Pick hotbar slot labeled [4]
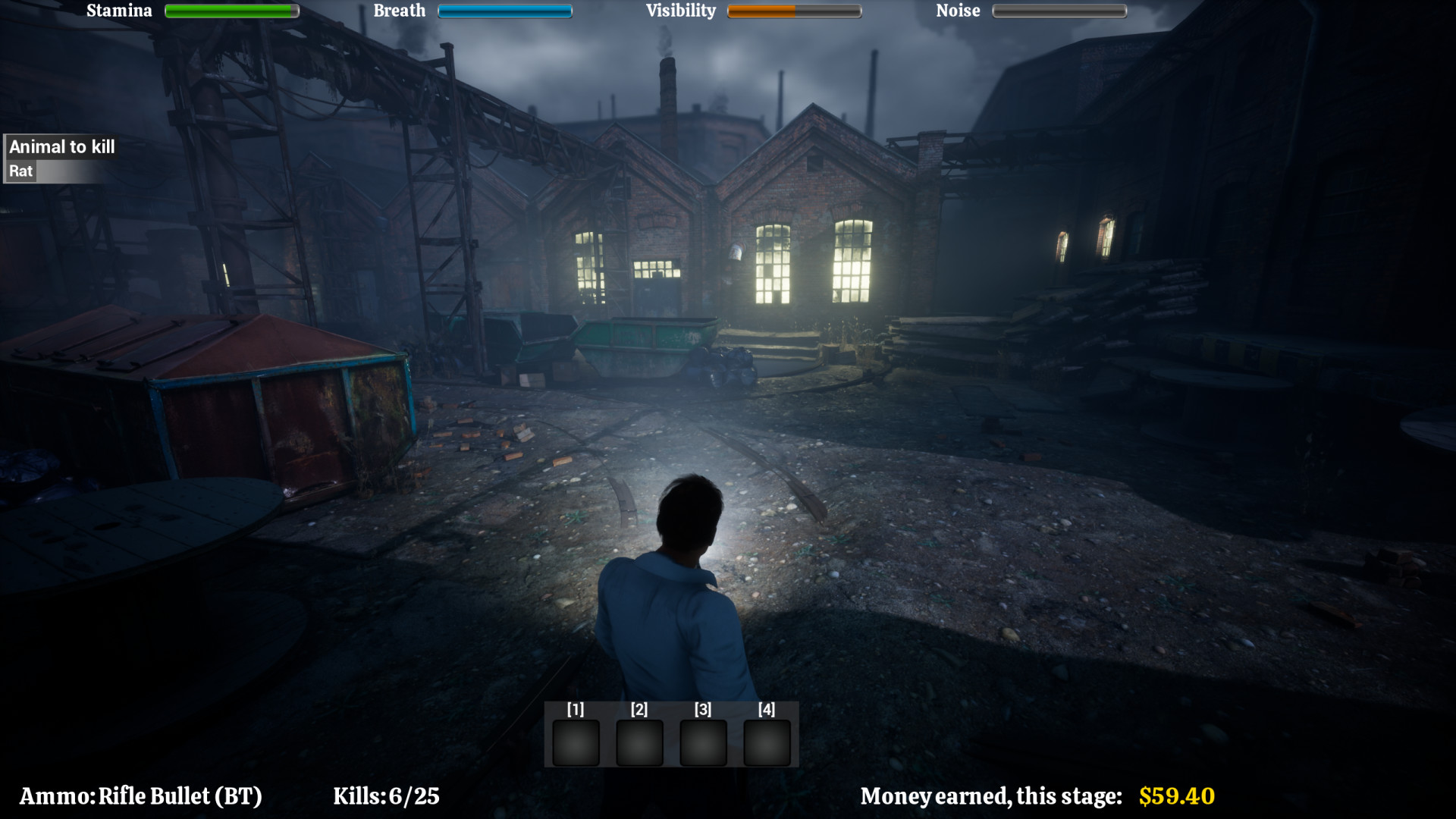Image resolution: width=1456 pixels, height=819 pixels. click(x=767, y=742)
